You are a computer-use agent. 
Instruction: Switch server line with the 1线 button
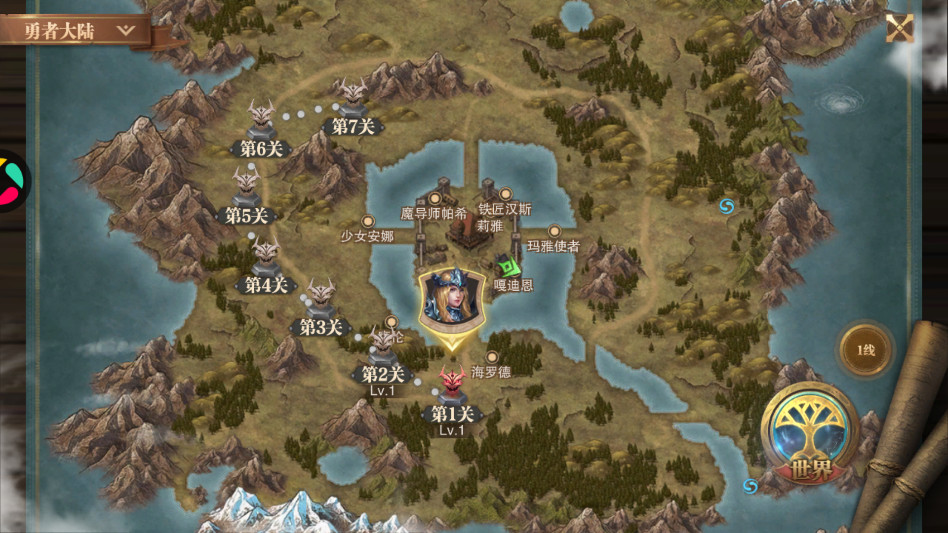pyautogui.click(x=865, y=350)
